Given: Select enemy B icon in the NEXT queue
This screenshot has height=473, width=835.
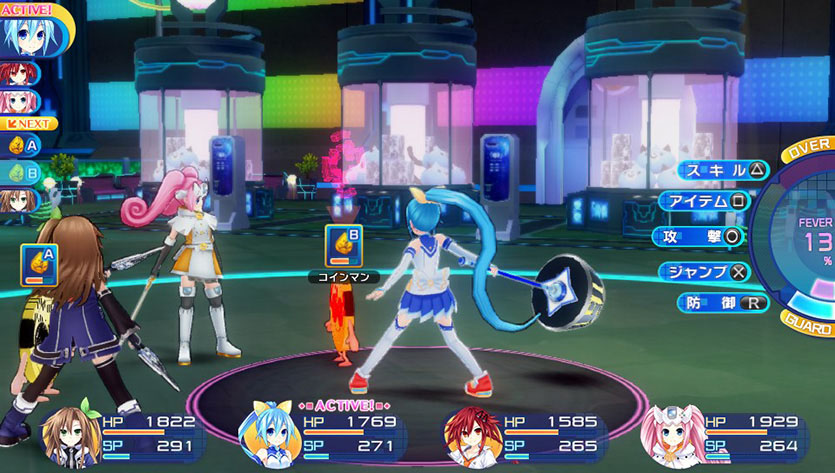Looking at the screenshot, I should [22, 172].
